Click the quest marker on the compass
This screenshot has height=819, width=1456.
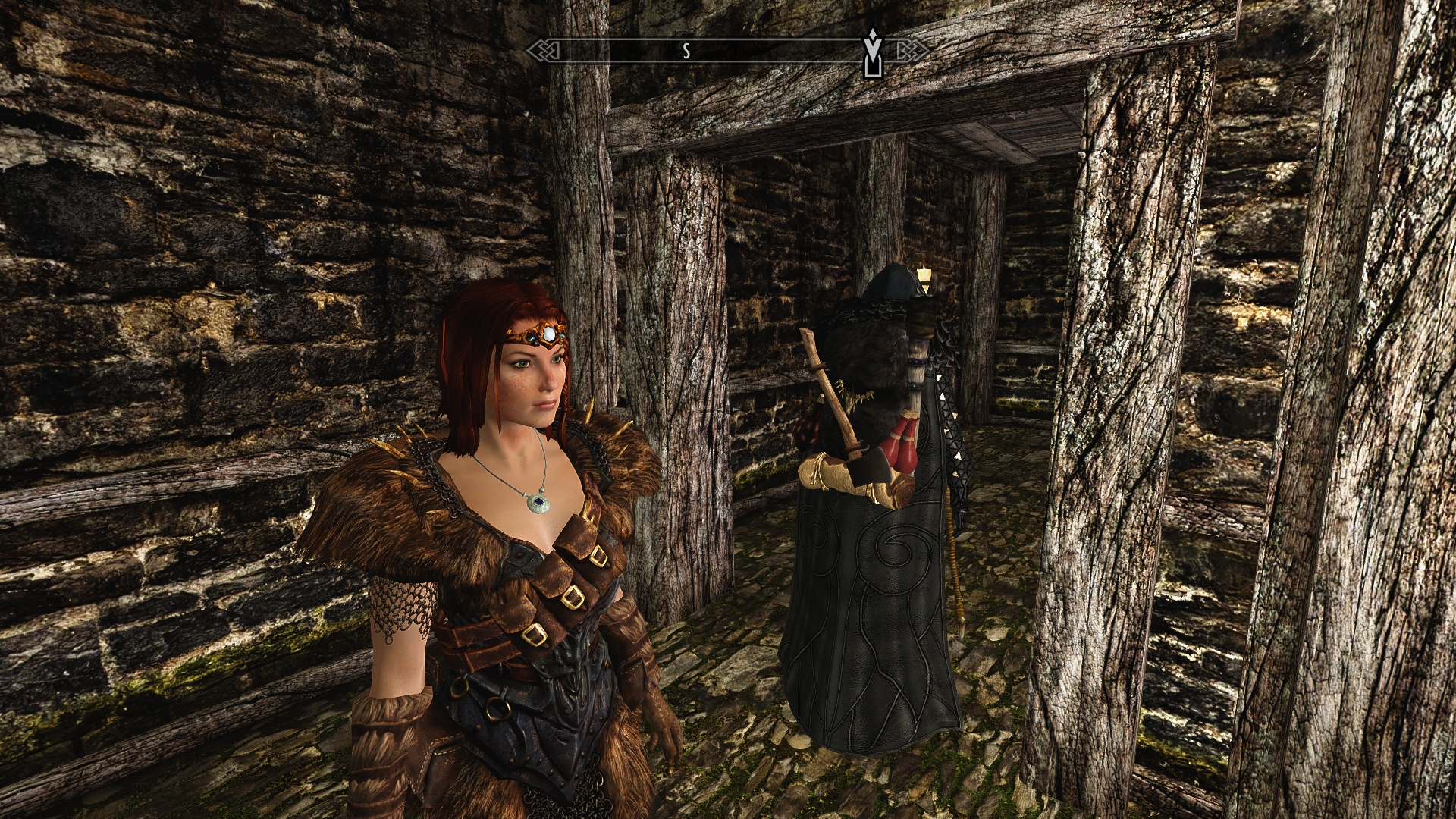(x=873, y=53)
